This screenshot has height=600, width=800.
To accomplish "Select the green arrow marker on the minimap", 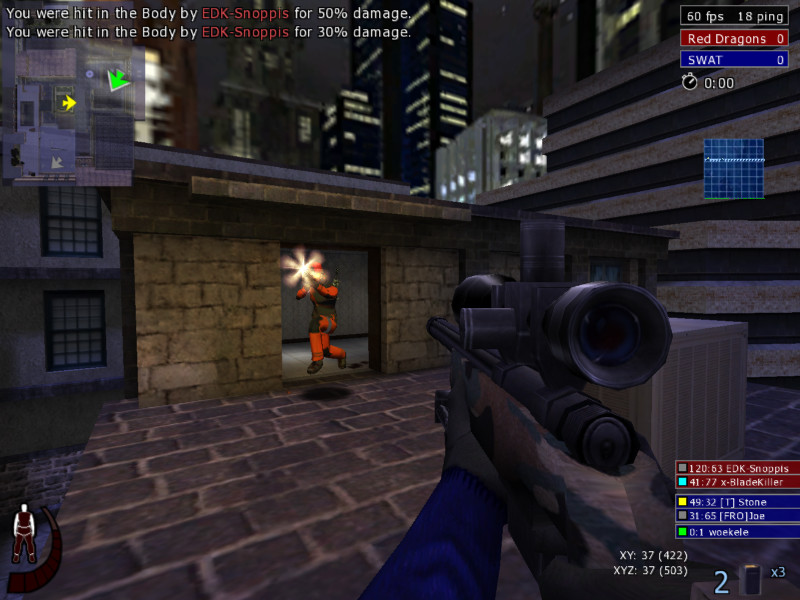I will [x=119, y=79].
